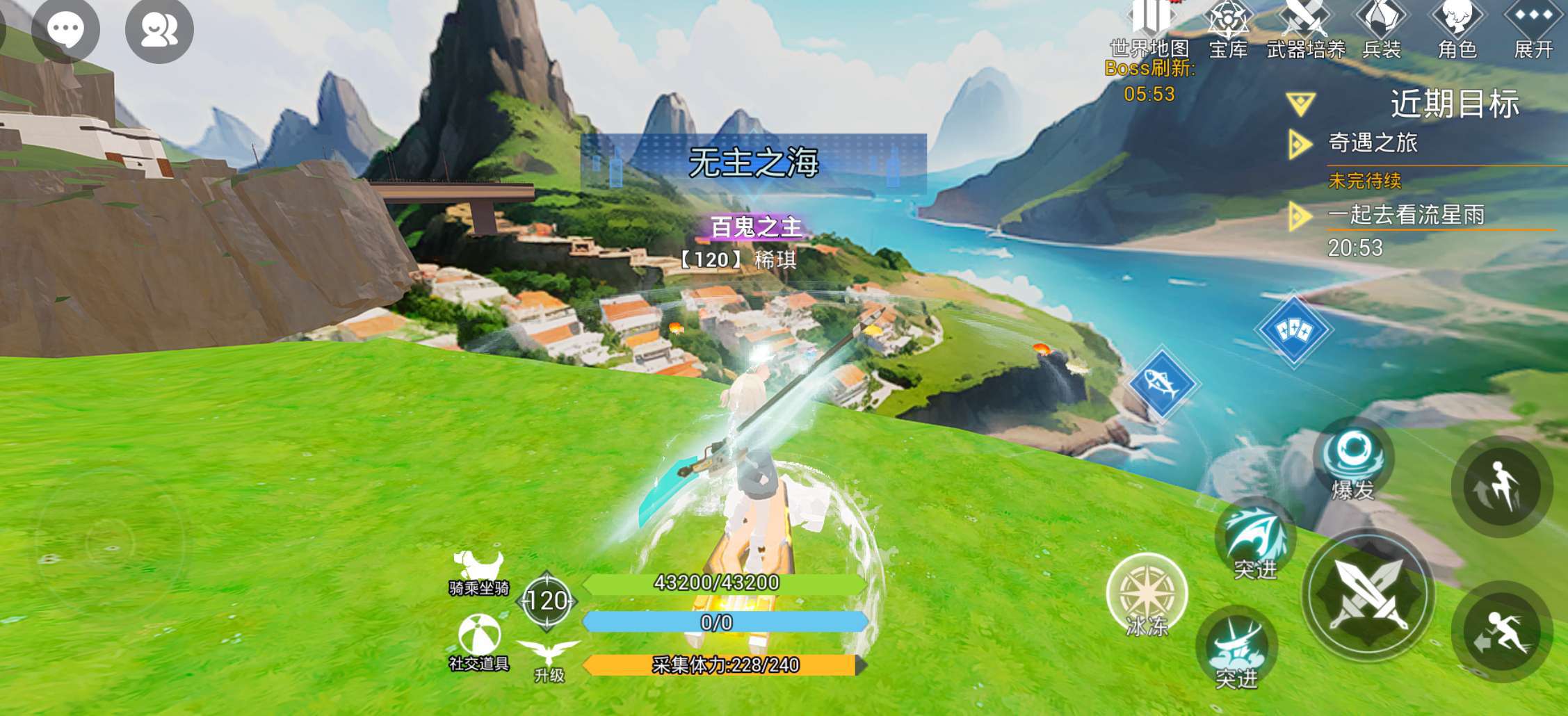Collapse the 近期目标 objectives panel
Image resolution: width=1568 pixels, height=716 pixels.
point(1300,104)
